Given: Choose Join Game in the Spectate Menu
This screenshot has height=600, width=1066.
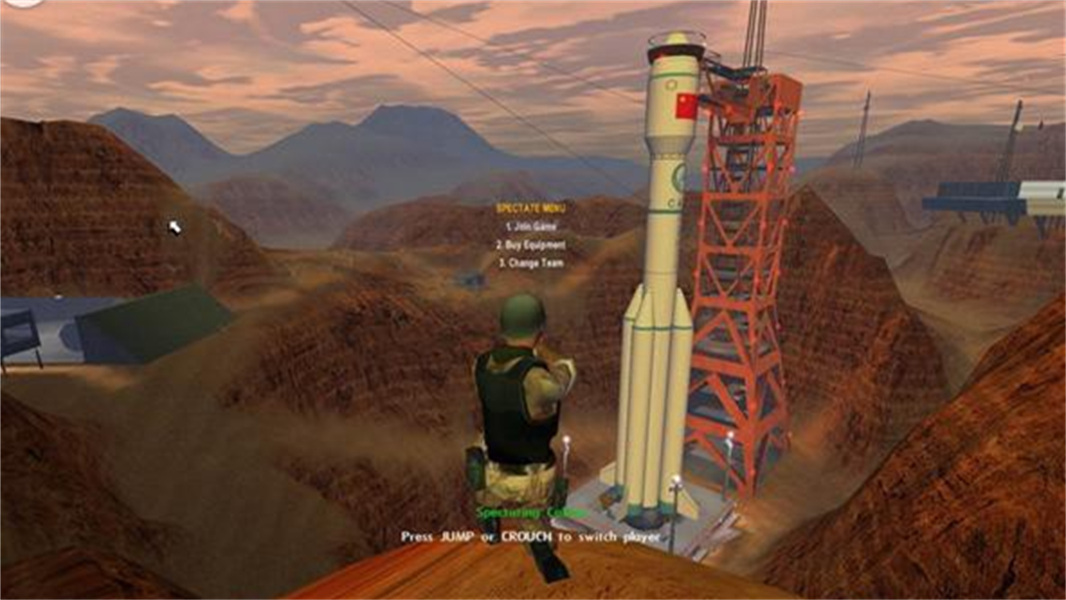Looking at the screenshot, I should pos(530,227).
